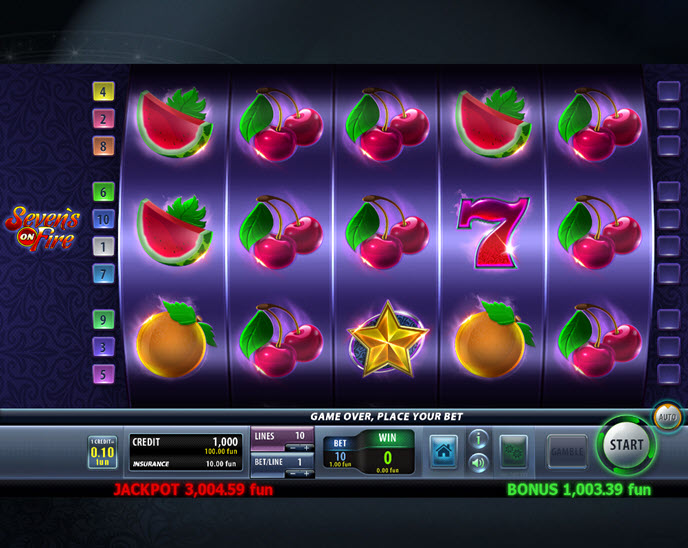Viewport: 688px width, 548px height.
Task: Select payline number 8 marker
Action: tap(104, 146)
